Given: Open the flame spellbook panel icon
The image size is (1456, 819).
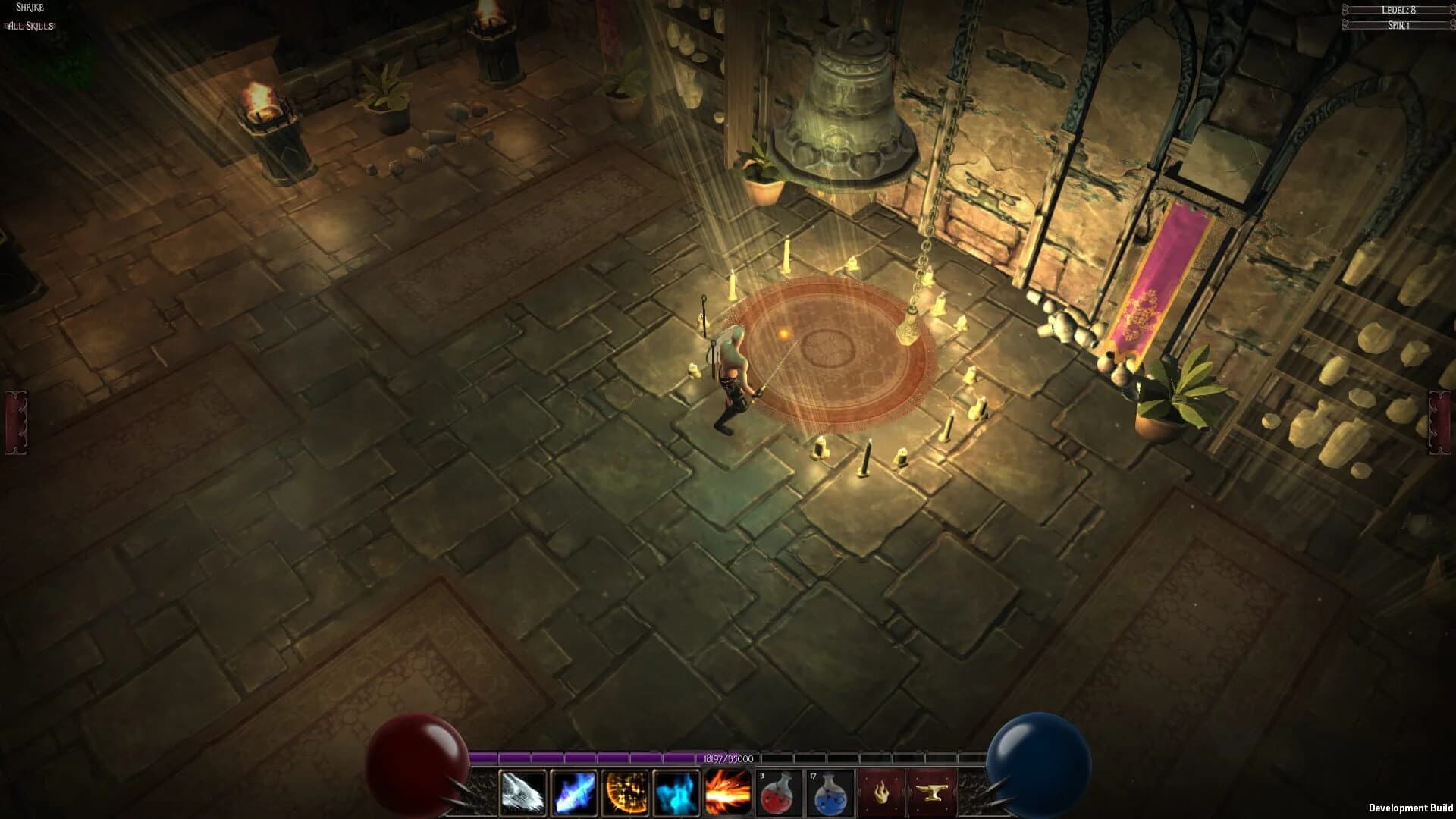Looking at the screenshot, I should click(881, 793).
